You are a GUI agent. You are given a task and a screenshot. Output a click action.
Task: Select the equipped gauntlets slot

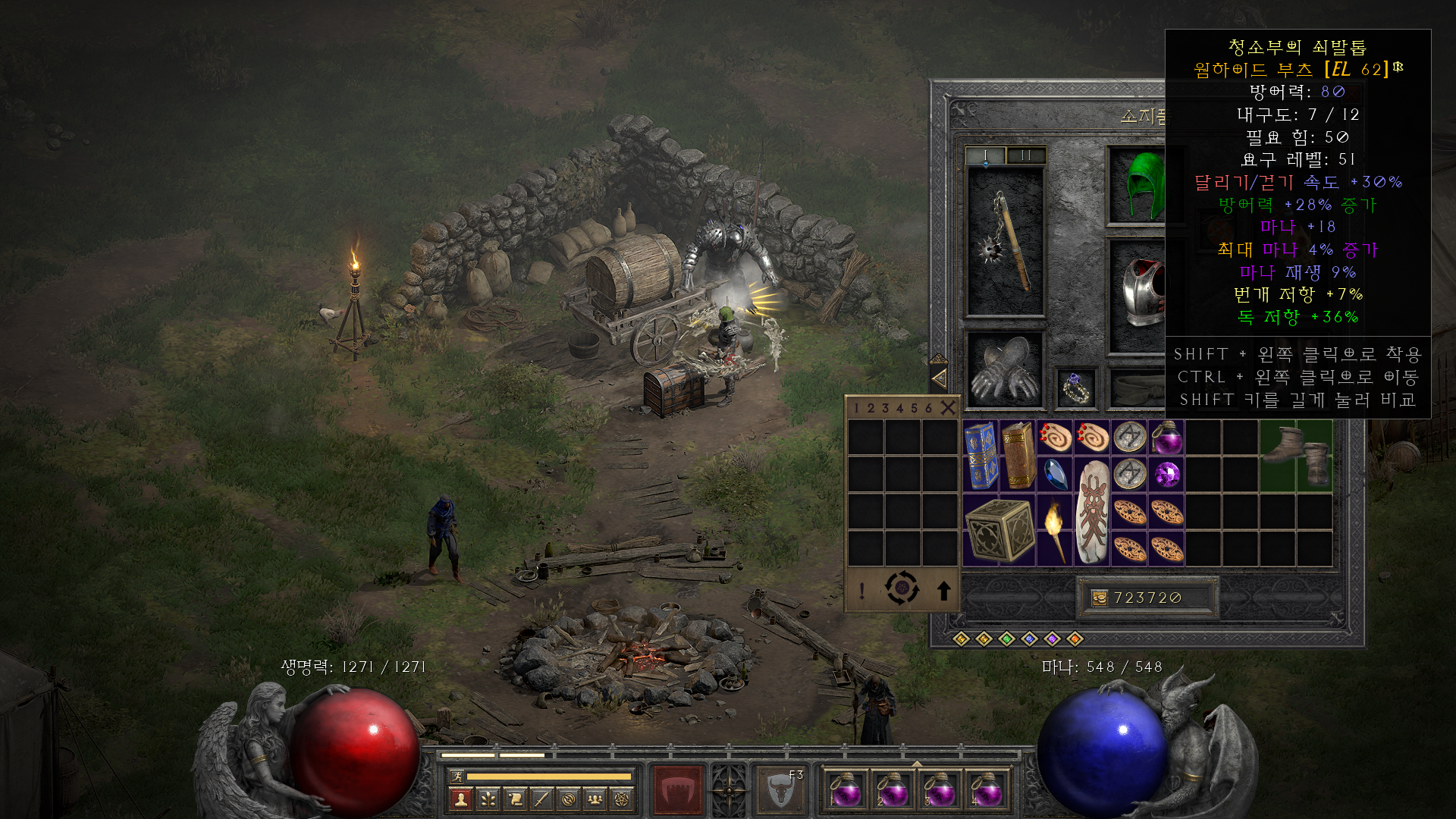(1005, 369)
